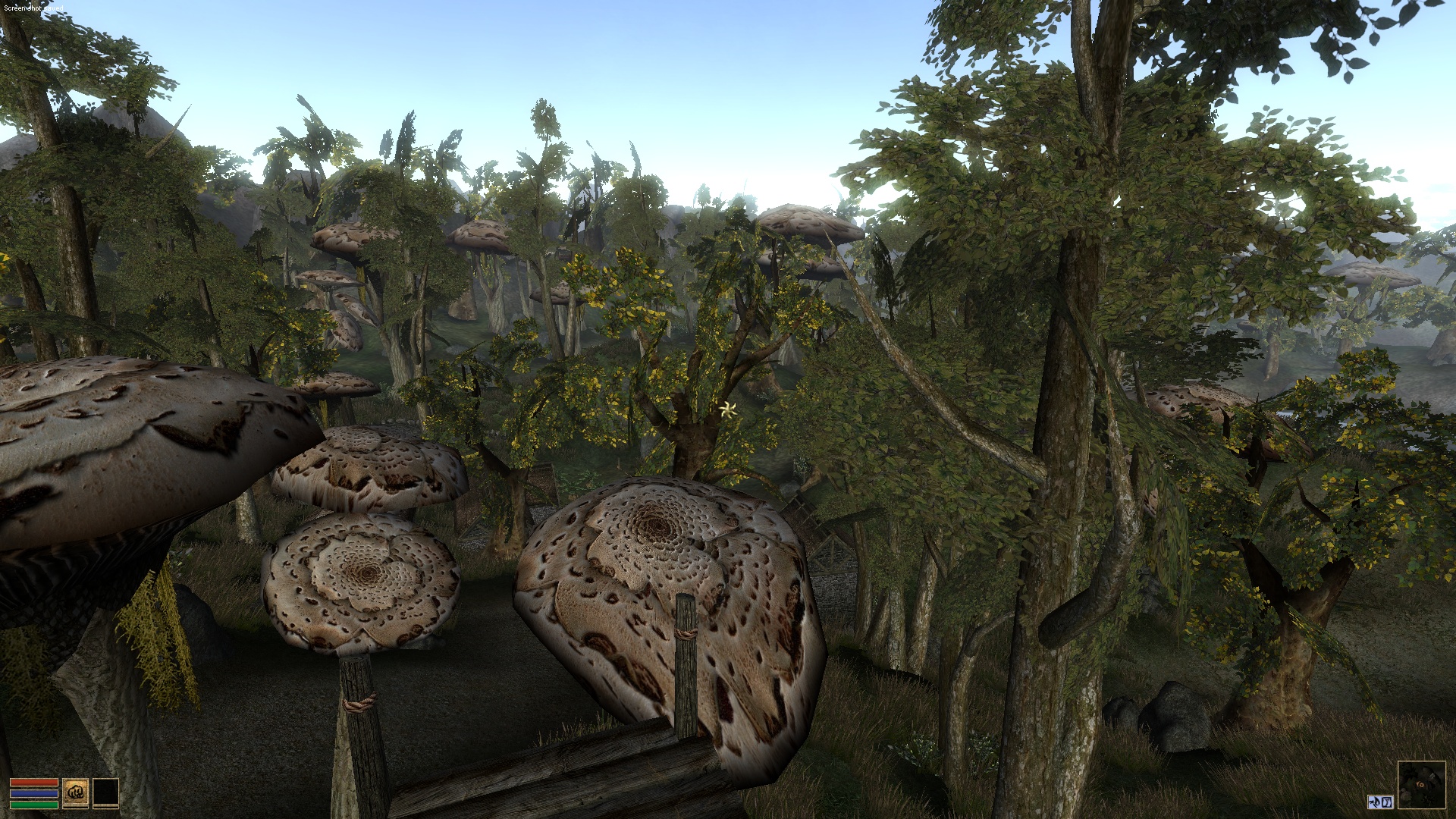
Task: Click the blue magicka bar
Action: click(x=34, y=793)
